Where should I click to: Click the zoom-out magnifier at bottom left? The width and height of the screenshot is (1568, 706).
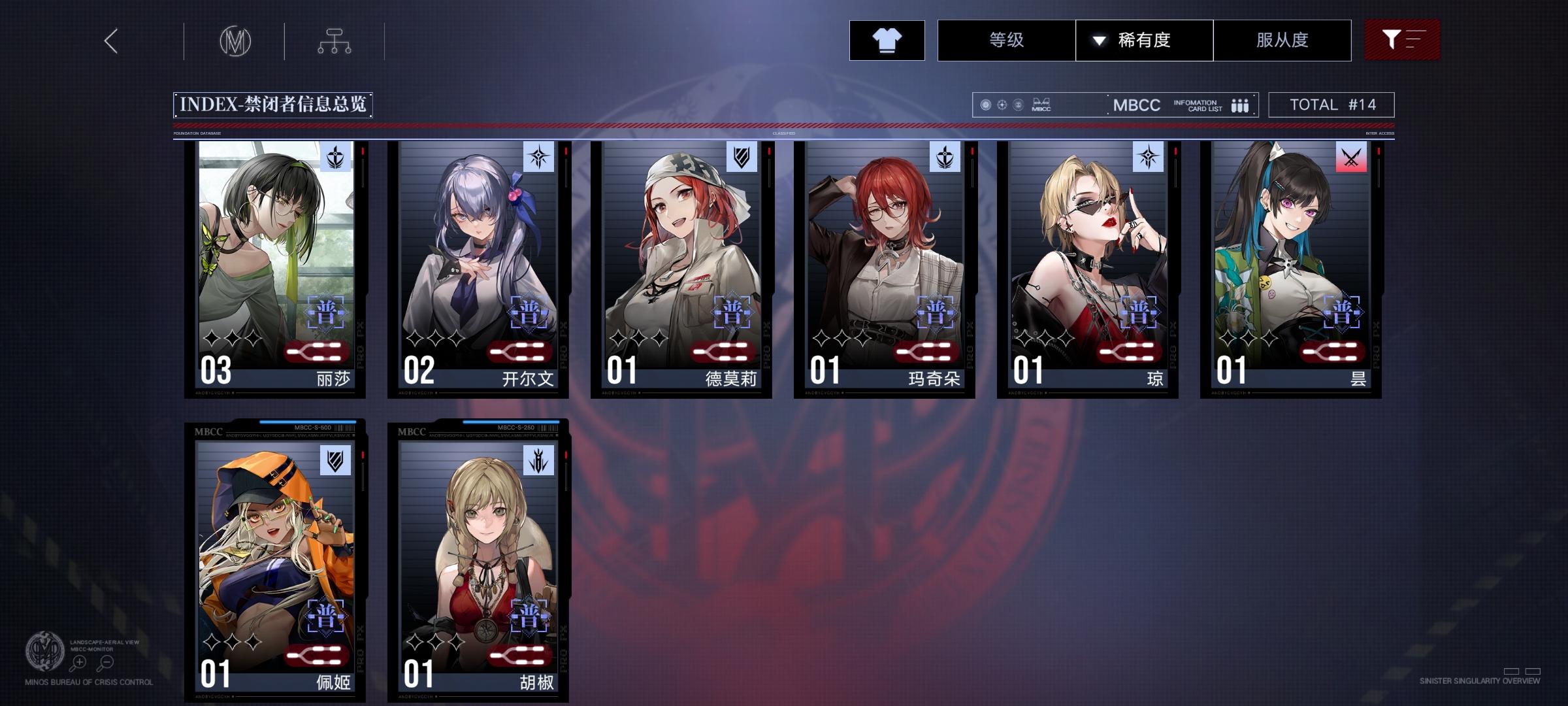click(x=105, y=662)
